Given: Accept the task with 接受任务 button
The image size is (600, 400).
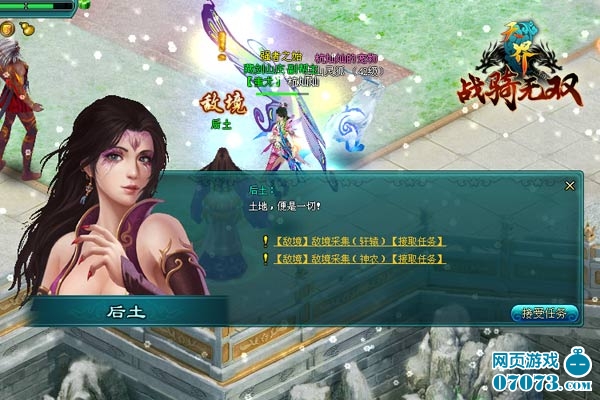Looking at the screenshot, I should click(x=544, y=313).
